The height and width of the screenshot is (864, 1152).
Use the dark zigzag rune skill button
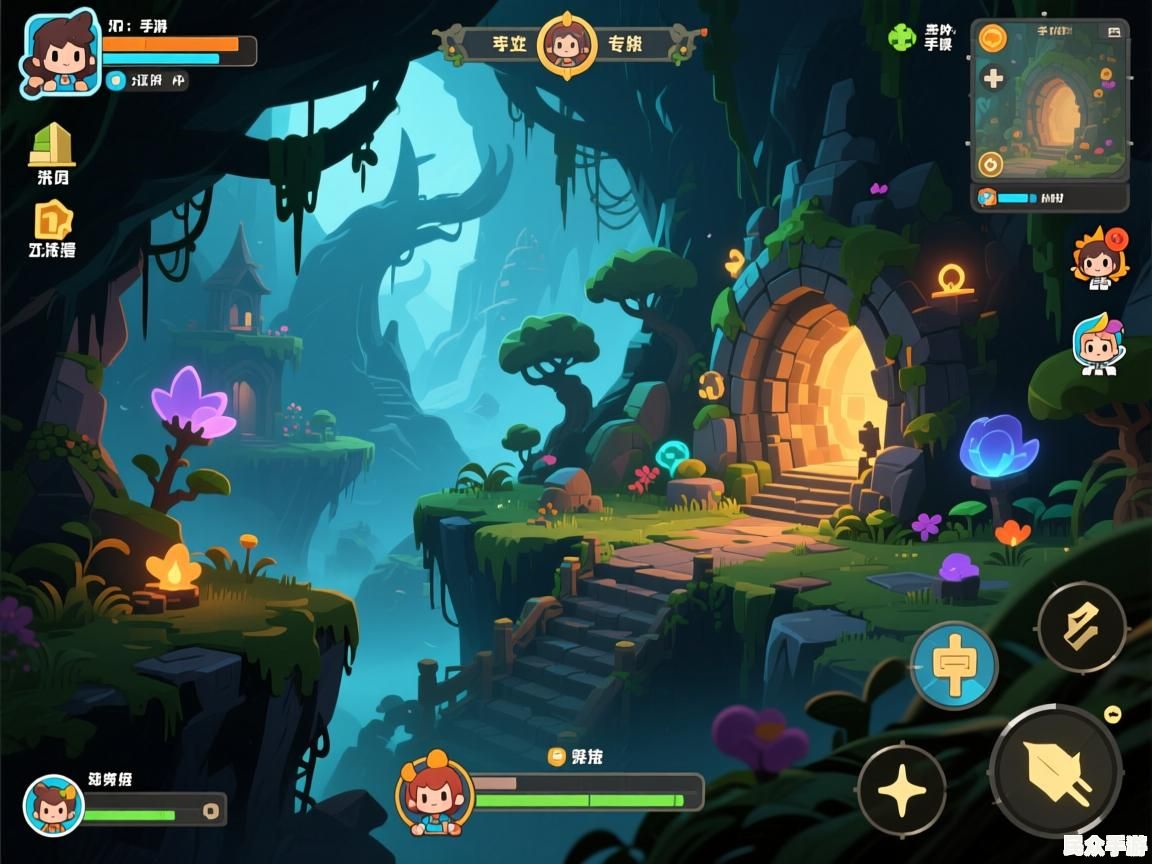pyautogui.click(x=1081, y=628)
